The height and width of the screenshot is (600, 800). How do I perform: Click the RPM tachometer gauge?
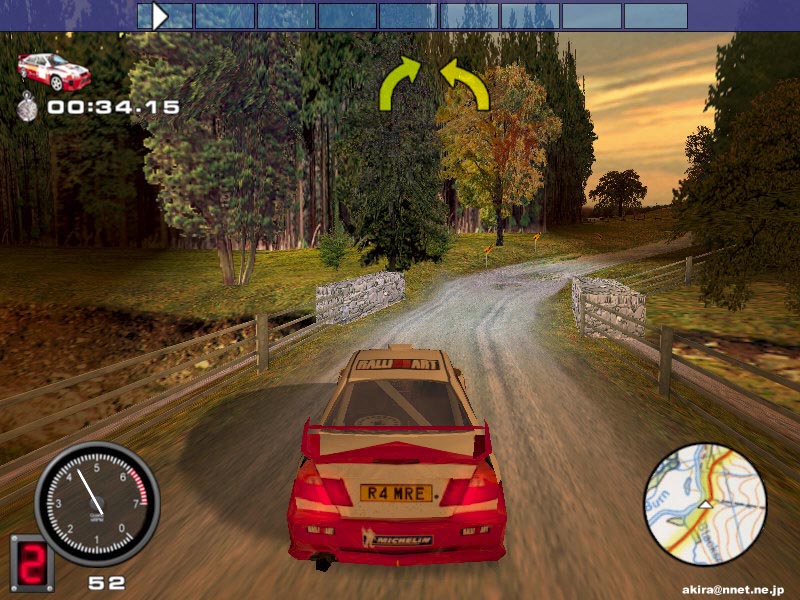pos(96,502)
